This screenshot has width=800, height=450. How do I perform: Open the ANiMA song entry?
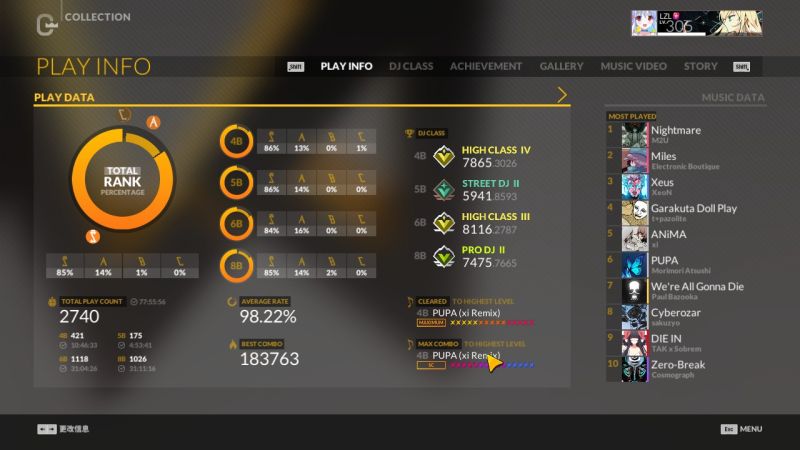(x=686, y=239)
